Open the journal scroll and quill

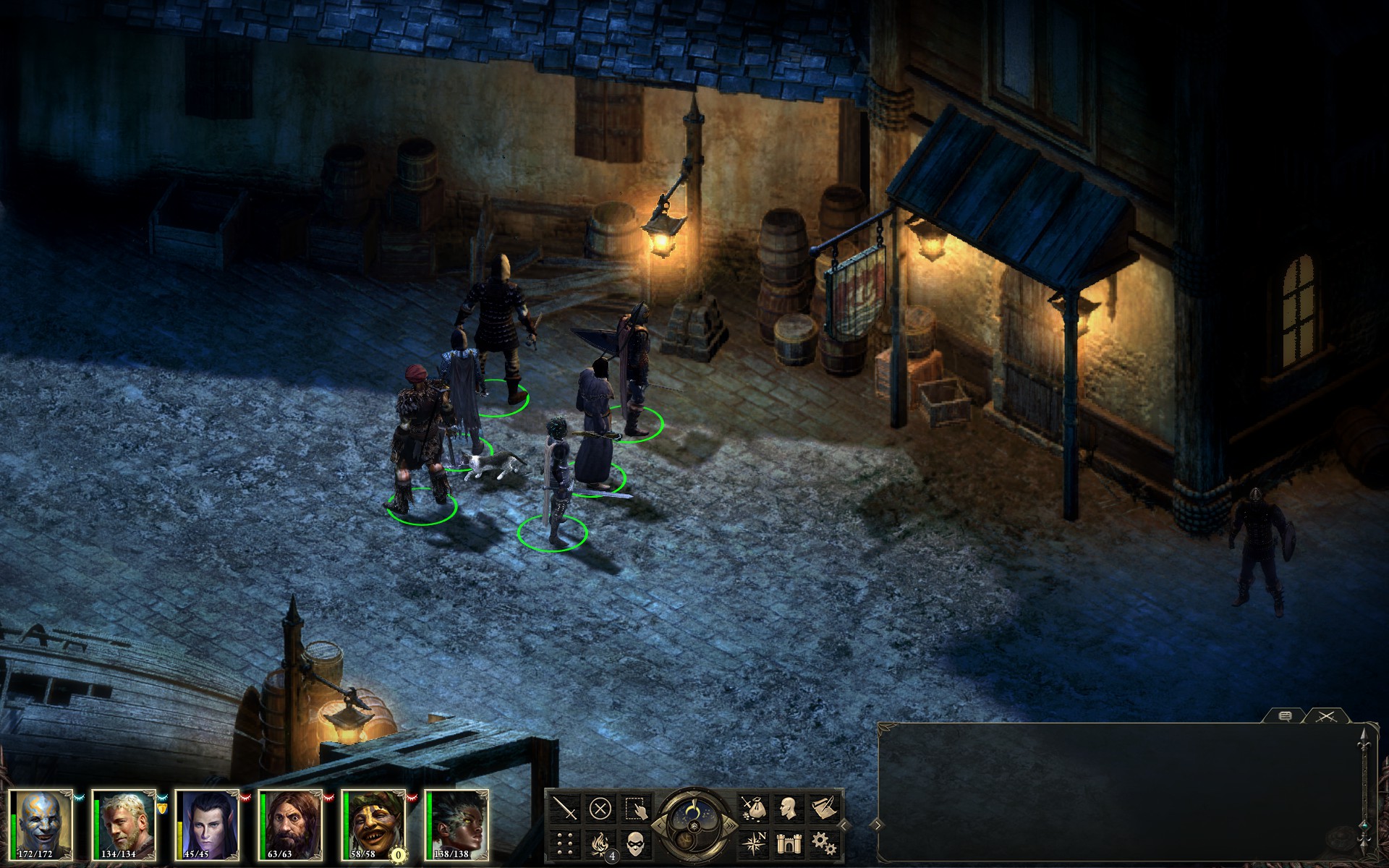point(823,808)
